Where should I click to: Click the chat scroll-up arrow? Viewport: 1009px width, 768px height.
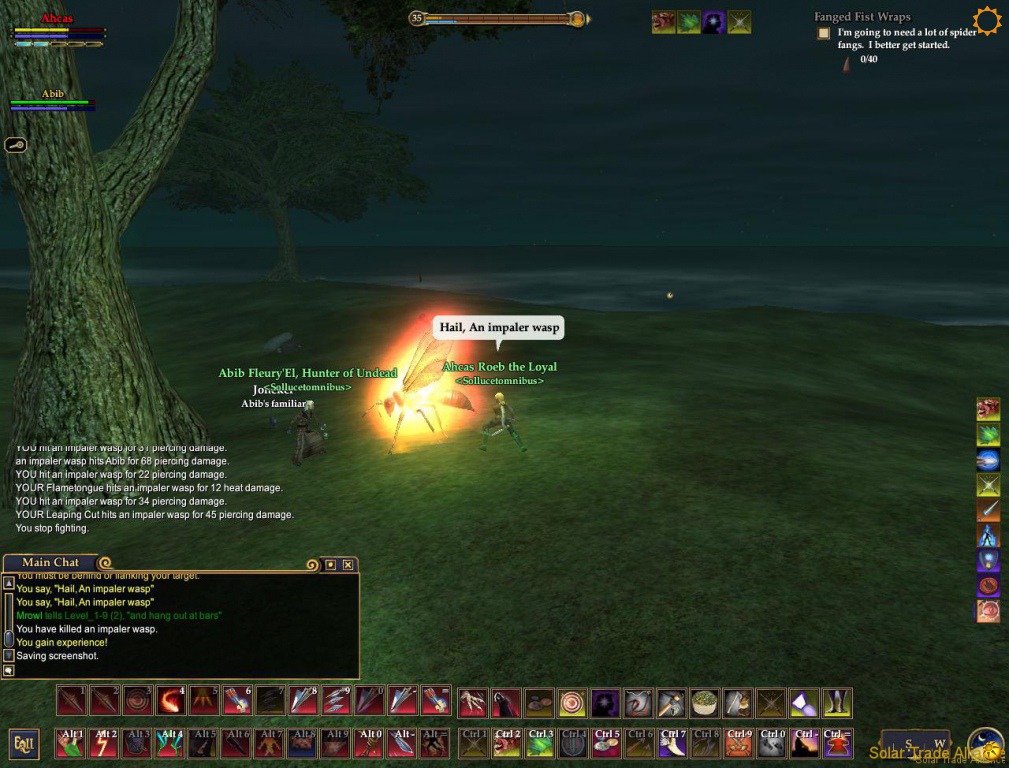click(x=9, y=582)
